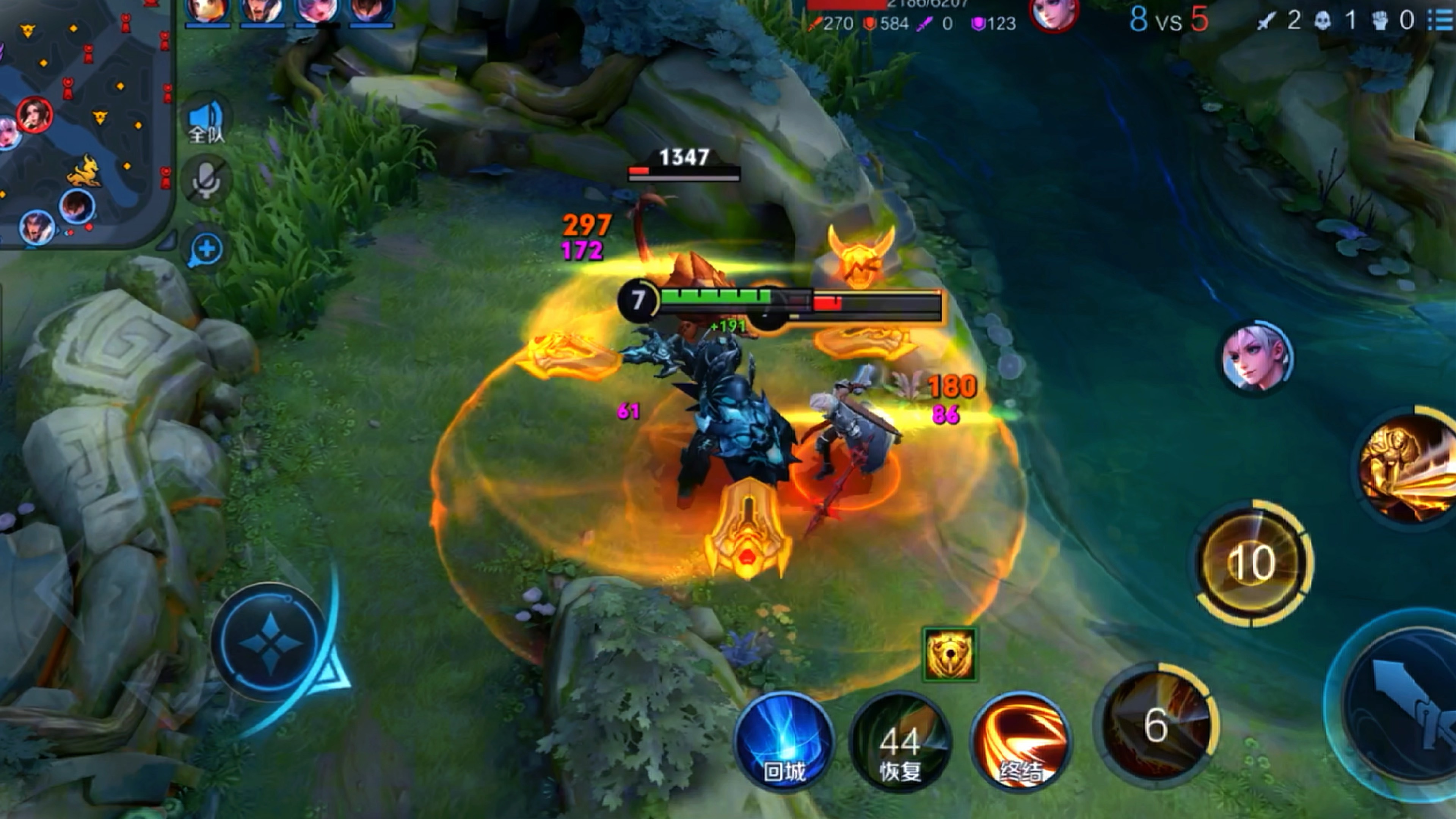Target the white-haired enemy hero portrait
1456x819 pixels.
1257,357
